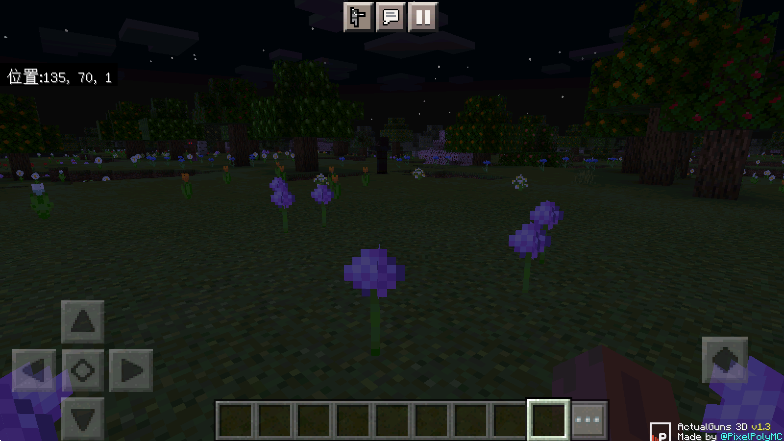
Task: Toggle sneak with the center diamond button
Action: 83,371
